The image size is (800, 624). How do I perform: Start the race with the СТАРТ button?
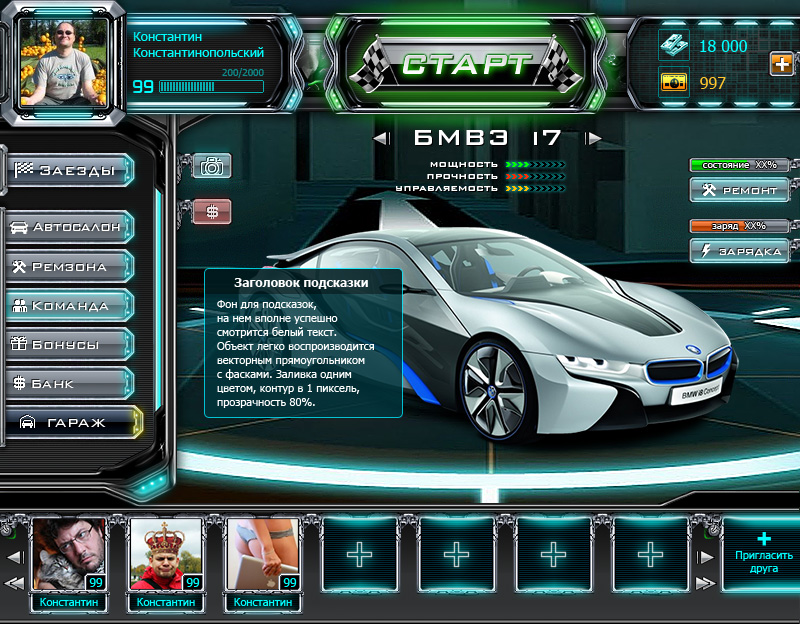[465, 65]
